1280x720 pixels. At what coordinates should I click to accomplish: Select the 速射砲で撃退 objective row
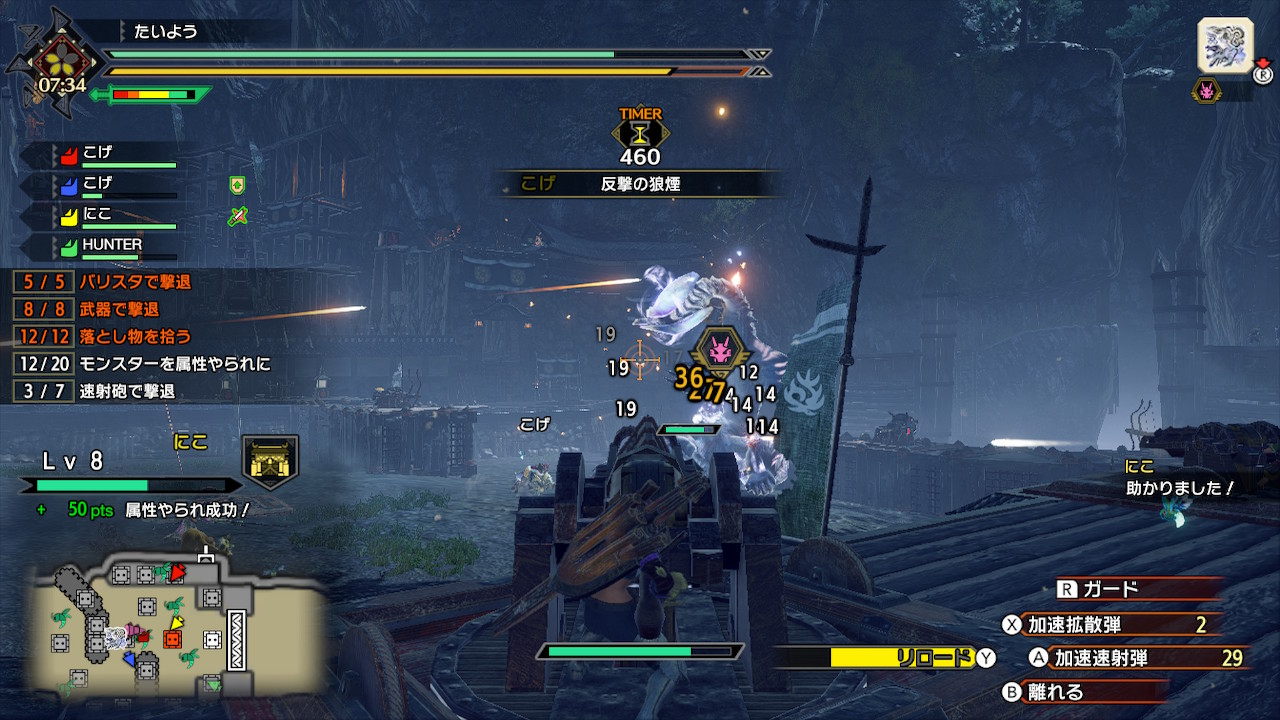[126, 391]
